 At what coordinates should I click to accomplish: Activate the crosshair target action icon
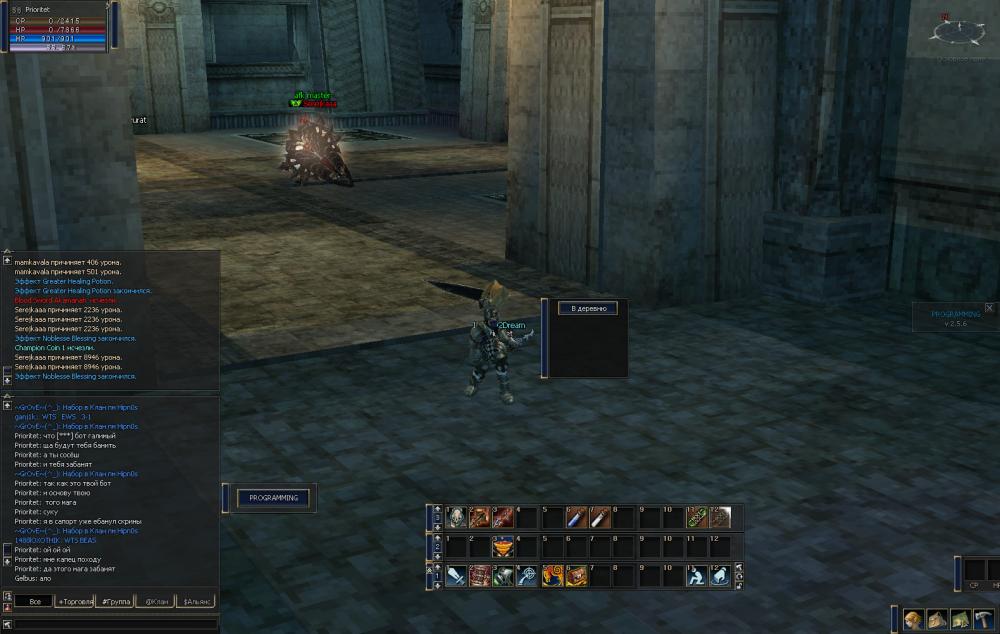(528, 575)
